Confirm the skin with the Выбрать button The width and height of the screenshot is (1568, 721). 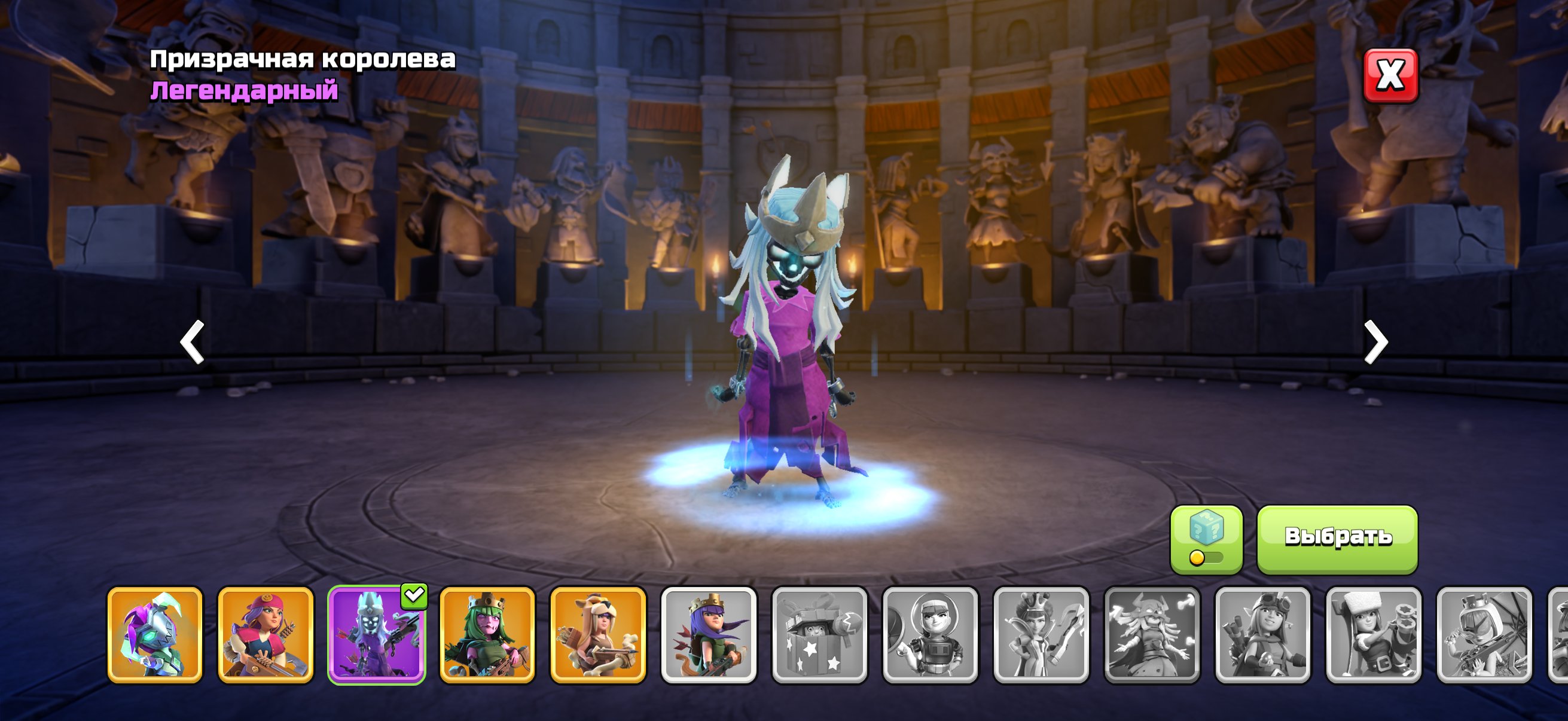(1337, 538)
